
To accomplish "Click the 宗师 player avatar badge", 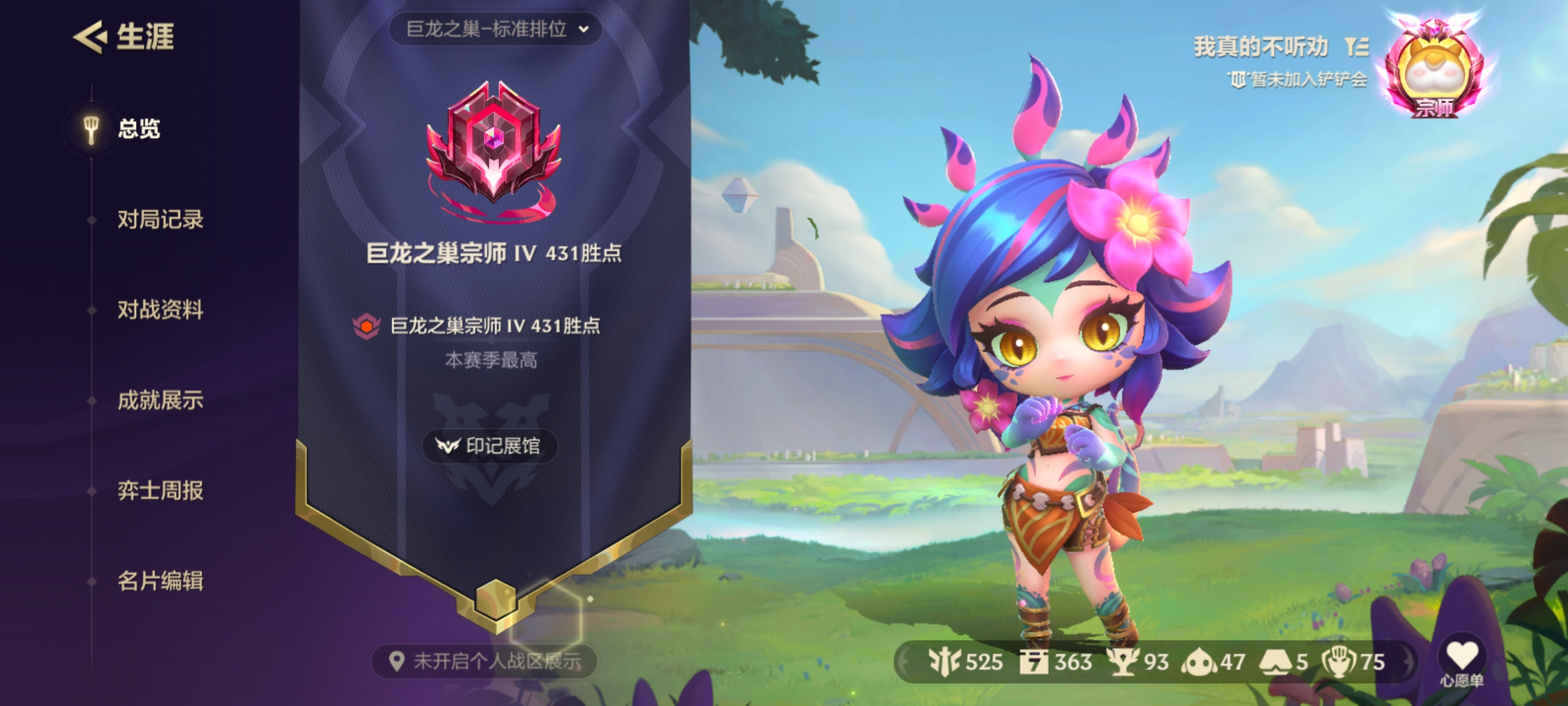I will tap(1435, 72).
